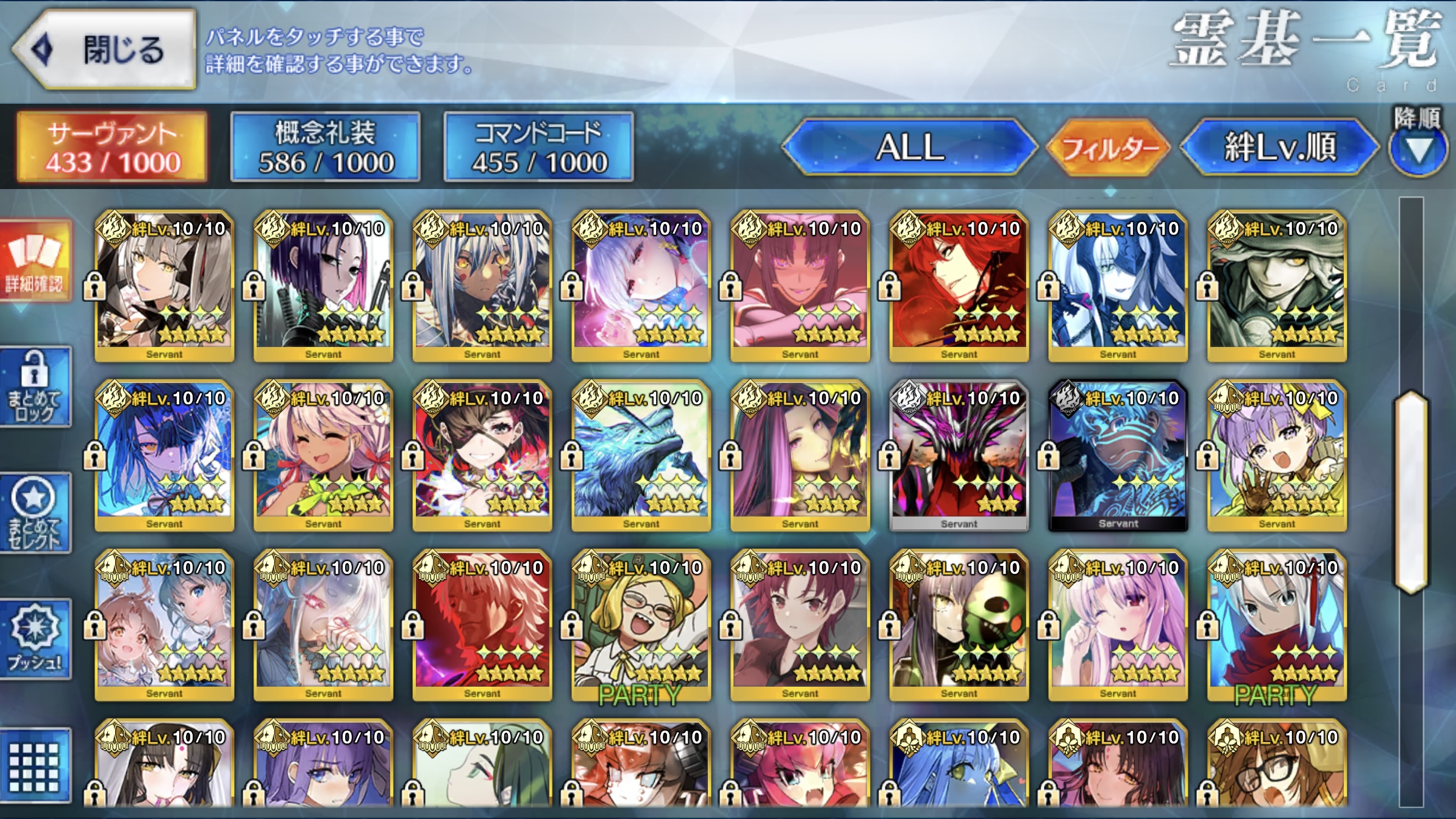Screen dimensions: 1456x819
Task: Change sort order via 絆Lv.順 button
Action: 1279,147
